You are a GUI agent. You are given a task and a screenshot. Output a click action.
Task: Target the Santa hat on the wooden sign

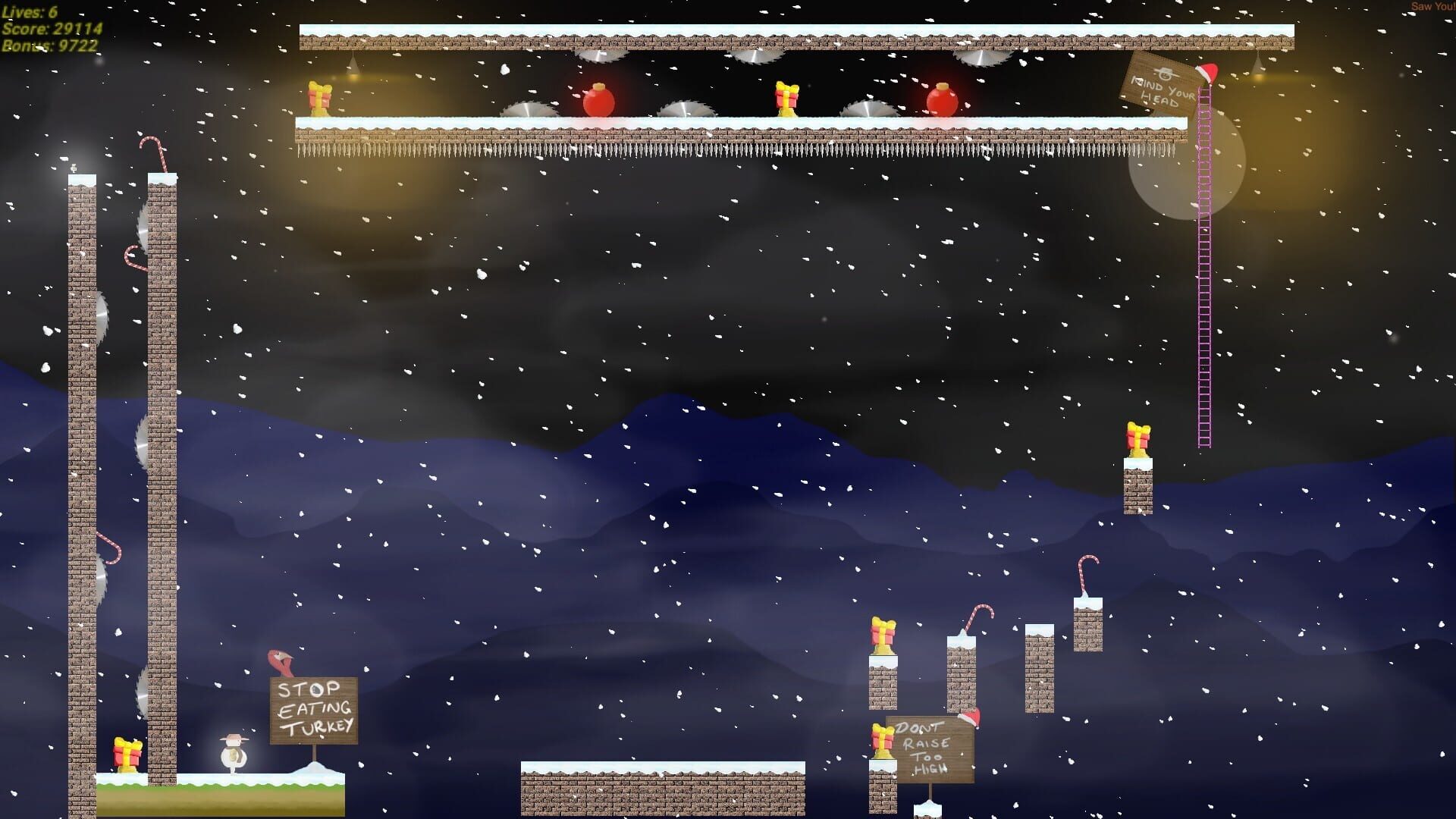1208,74
